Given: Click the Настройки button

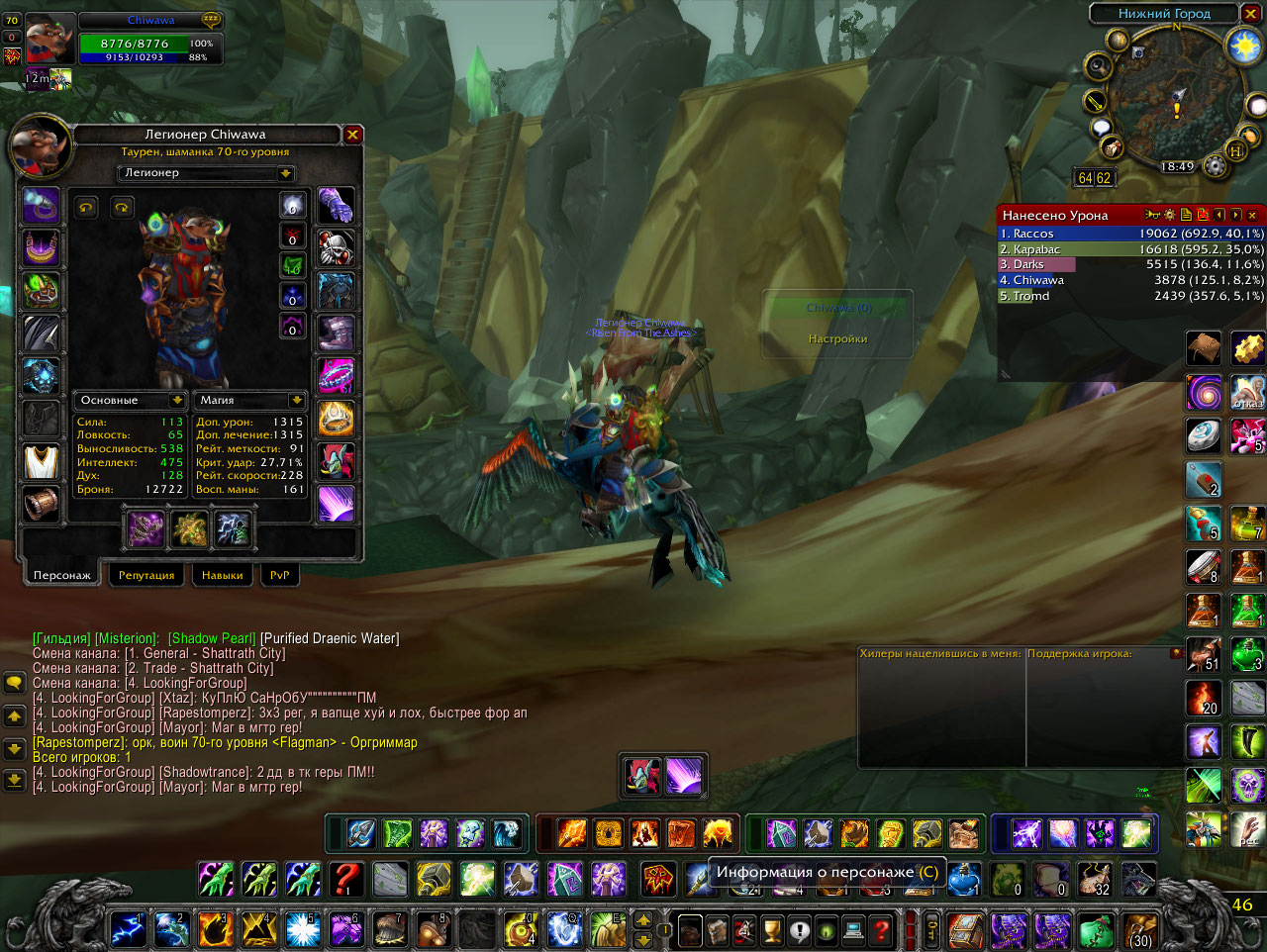Looking at the screenshot, I should tap(837, 338).
